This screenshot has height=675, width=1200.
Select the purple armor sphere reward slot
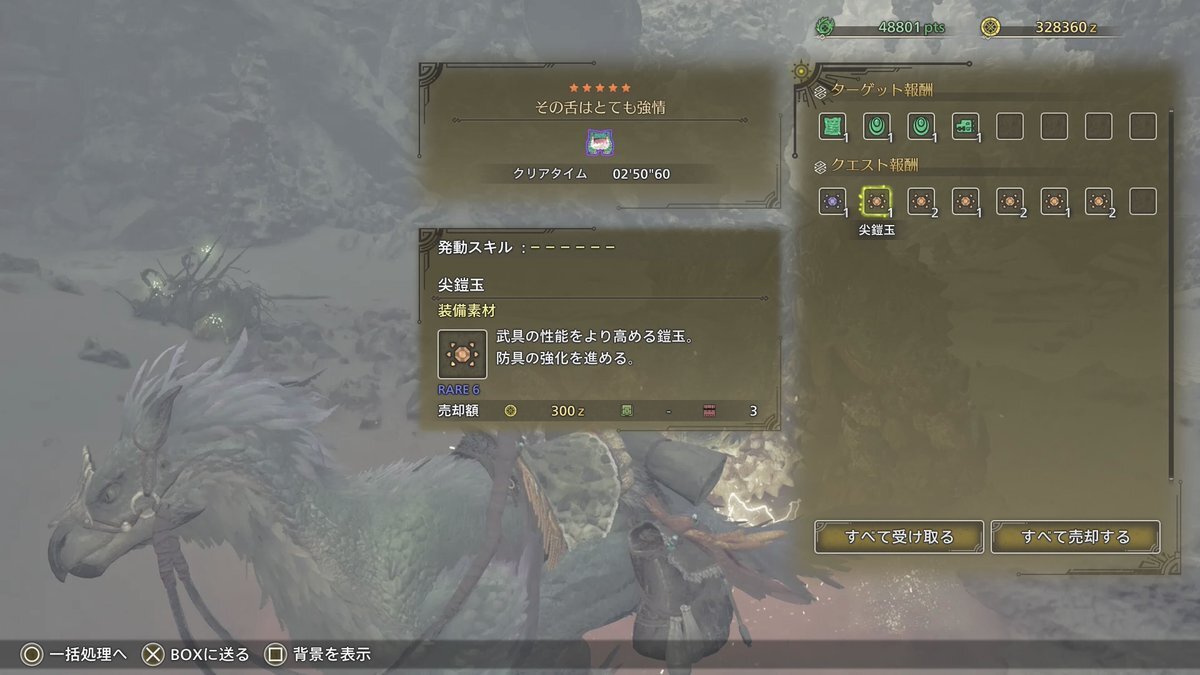(832, 201)
